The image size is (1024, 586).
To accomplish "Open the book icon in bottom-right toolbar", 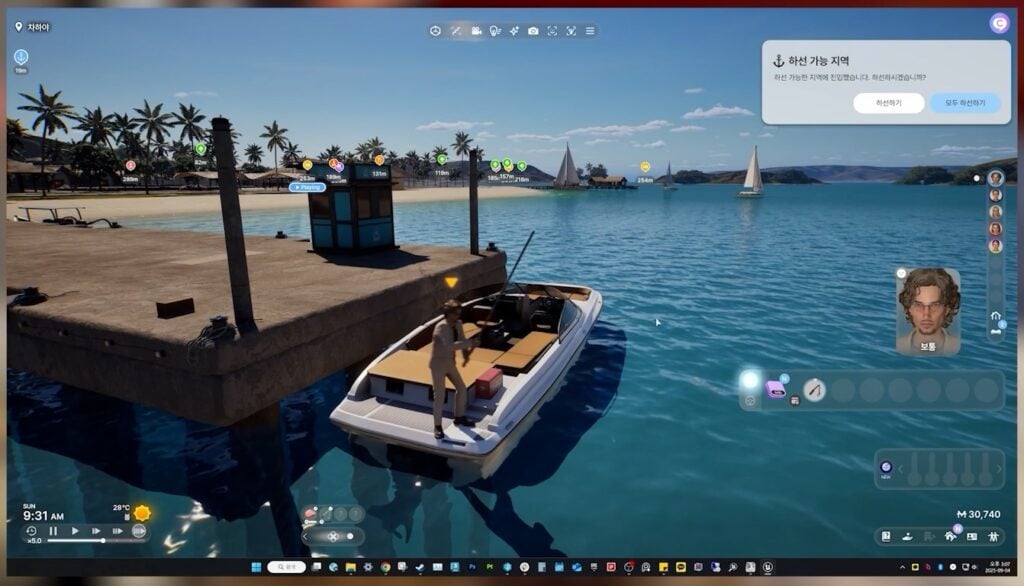I will point(886,536).
